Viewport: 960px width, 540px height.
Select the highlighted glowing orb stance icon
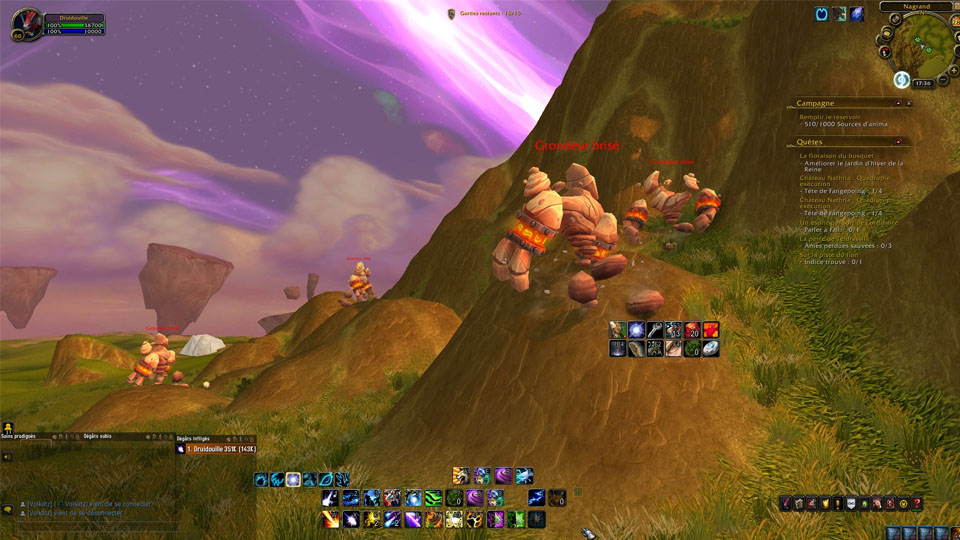[293, 480]
